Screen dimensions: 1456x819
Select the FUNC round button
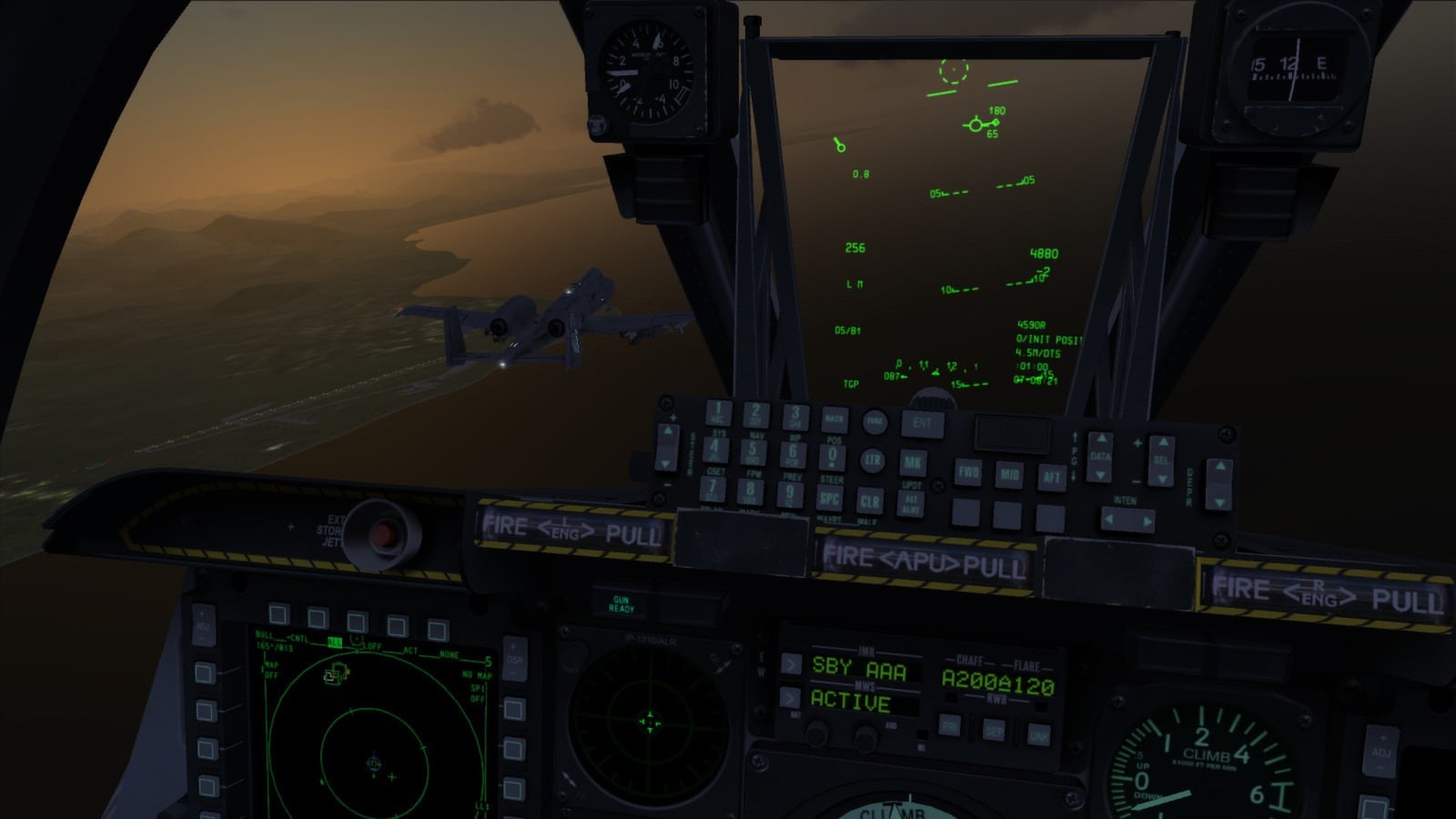tap(875, 420)
